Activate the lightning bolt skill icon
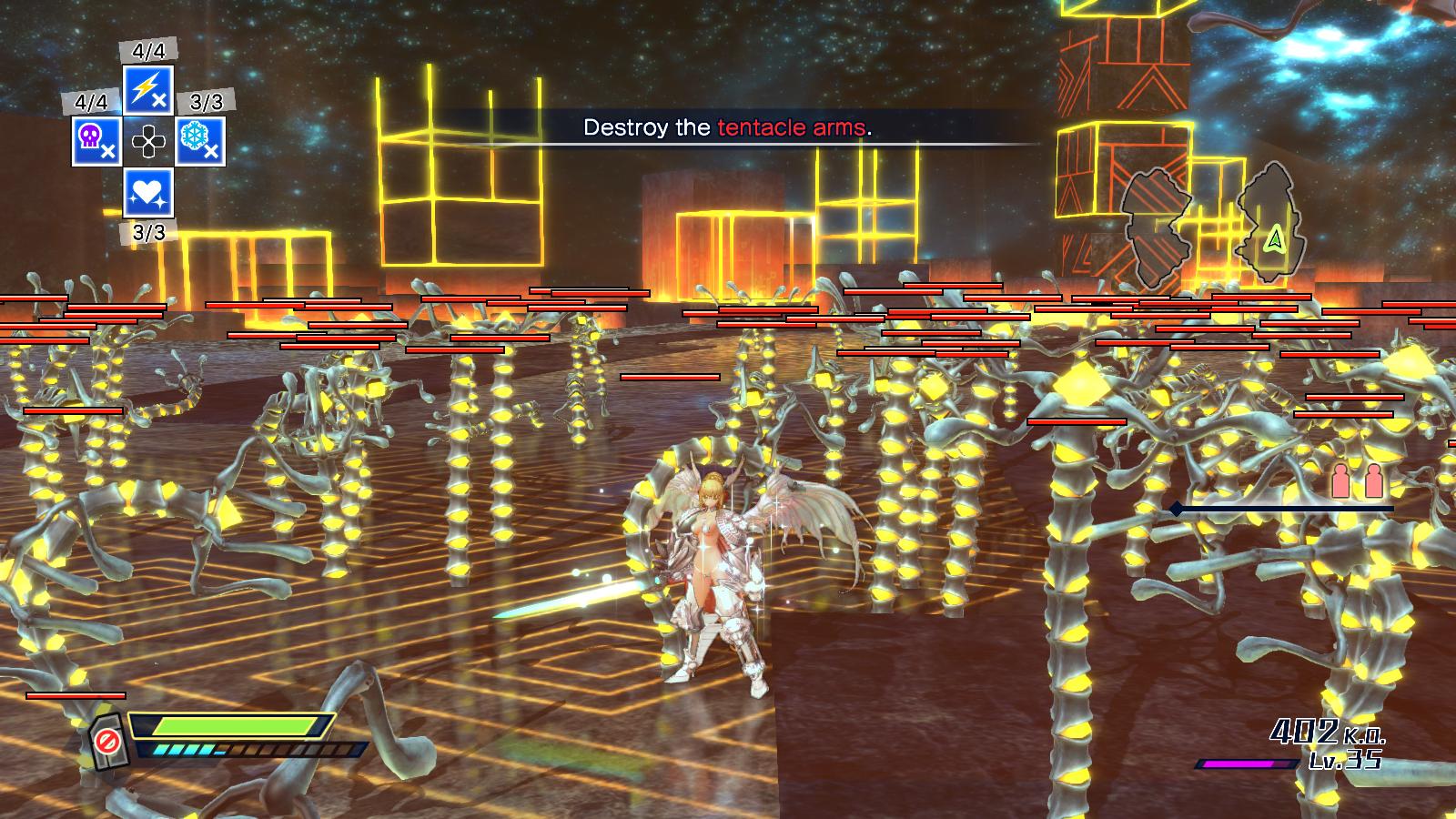 tap(148, 89)
